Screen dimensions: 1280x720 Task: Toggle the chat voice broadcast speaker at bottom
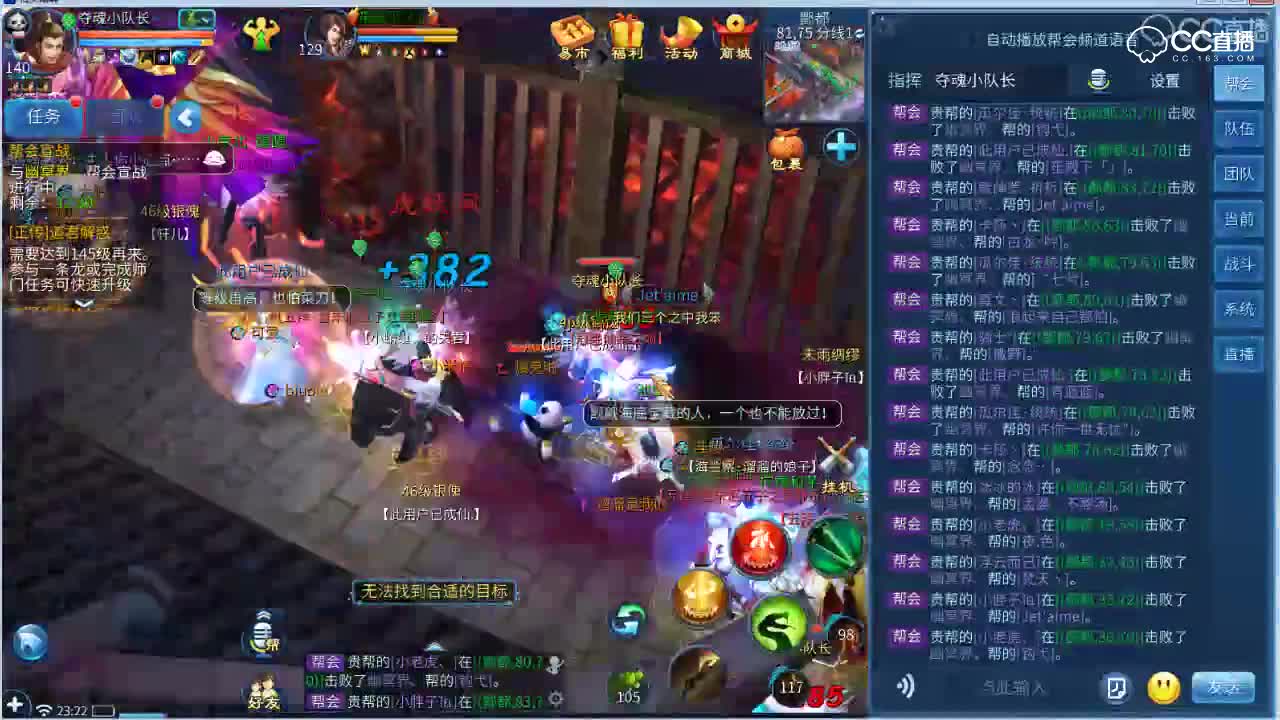coord(905,686)
